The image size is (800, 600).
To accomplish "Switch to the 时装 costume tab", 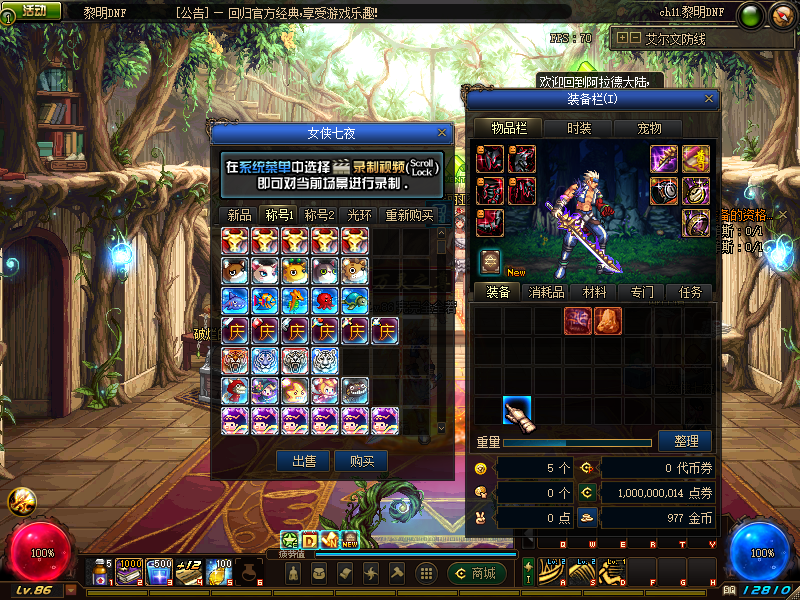I will (579, 128).
